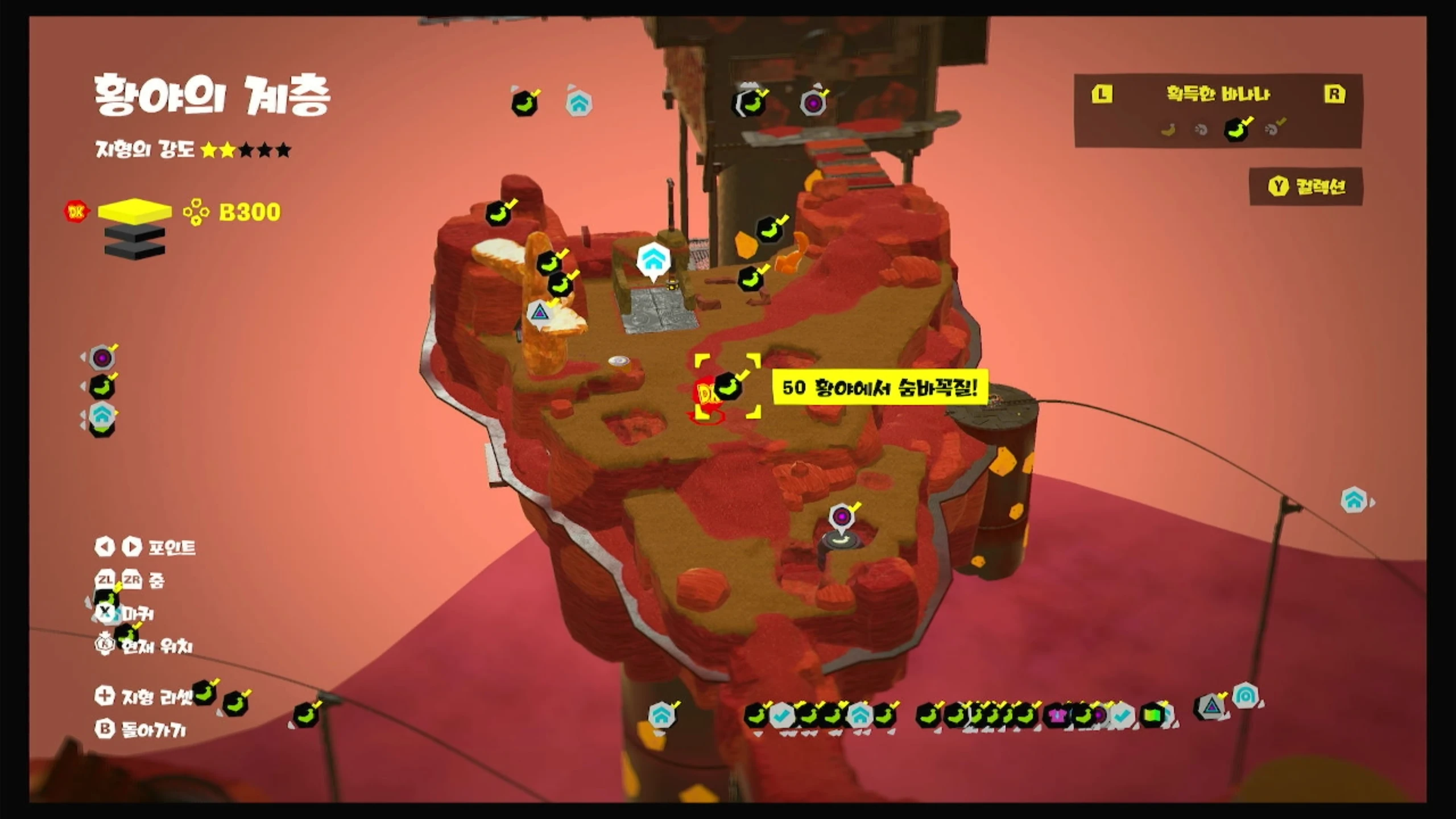Click the cyan house indicator at right edge
The width and height of the screenshot is (1456, 819).
(1354, 500)
